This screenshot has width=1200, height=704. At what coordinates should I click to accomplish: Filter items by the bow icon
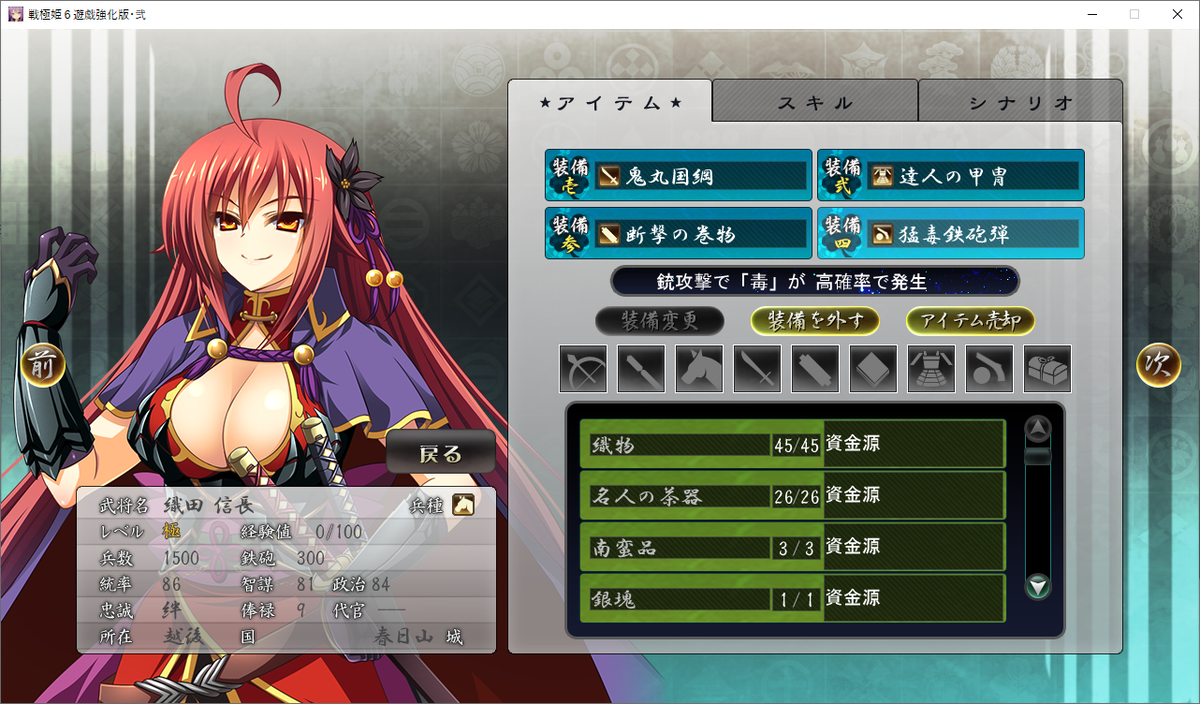(x=582, y=369)
